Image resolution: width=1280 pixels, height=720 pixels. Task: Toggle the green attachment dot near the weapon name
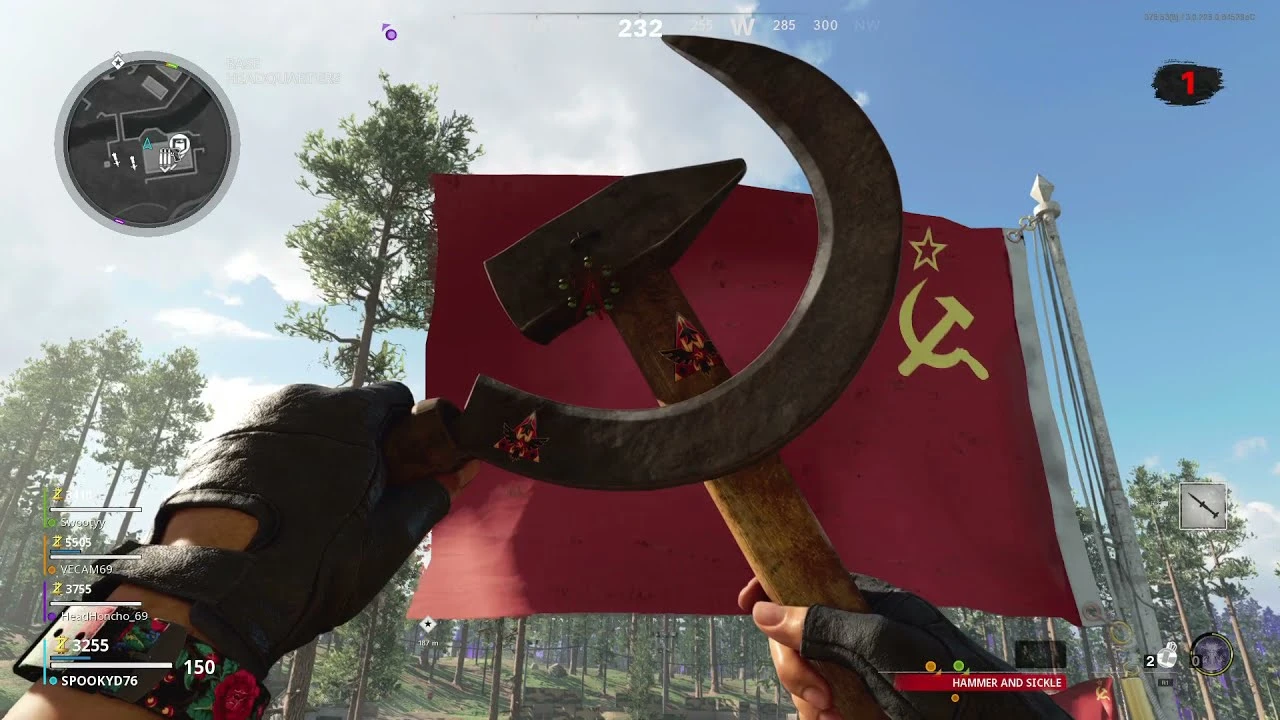click(x=958, y=665)
